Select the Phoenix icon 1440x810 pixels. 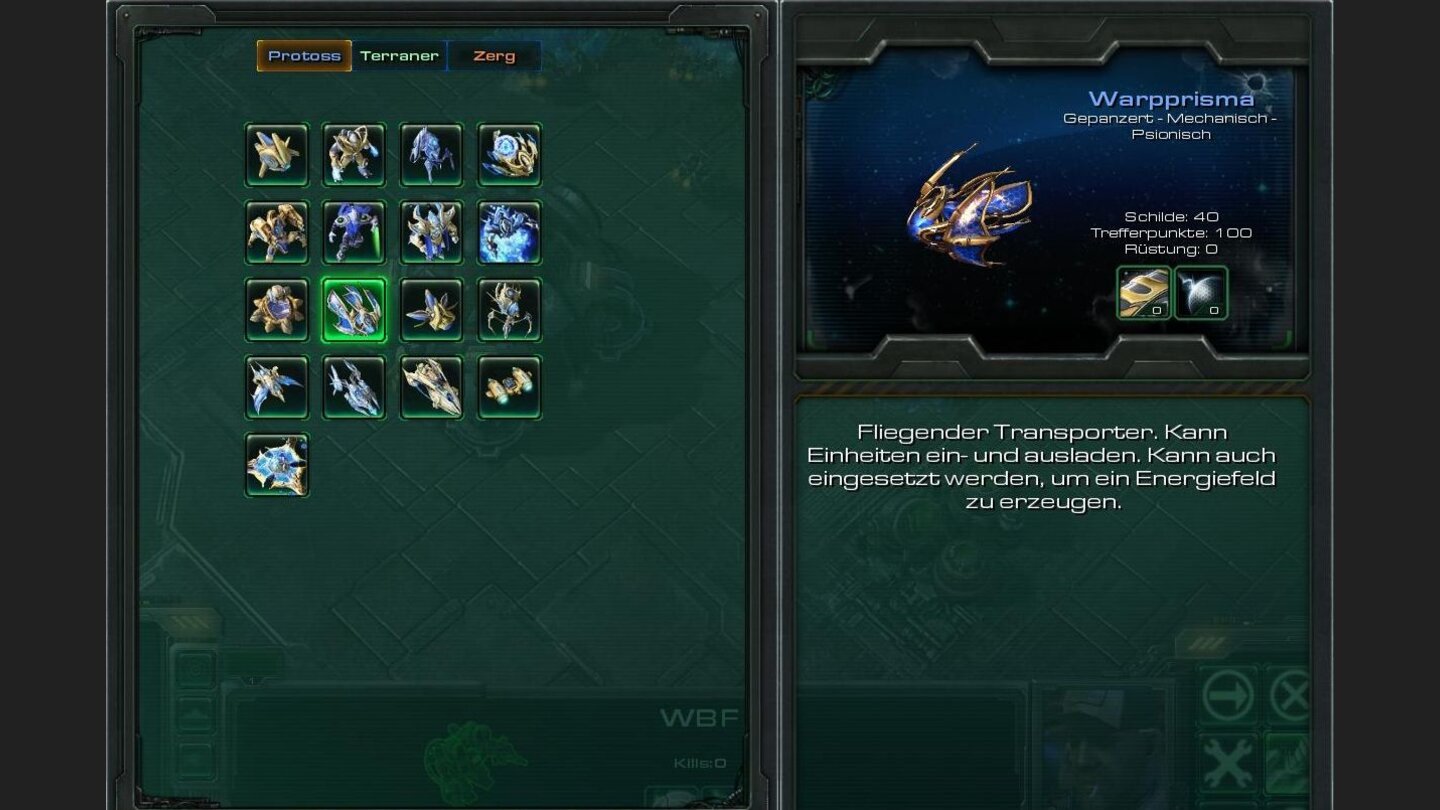click(277, 388)
